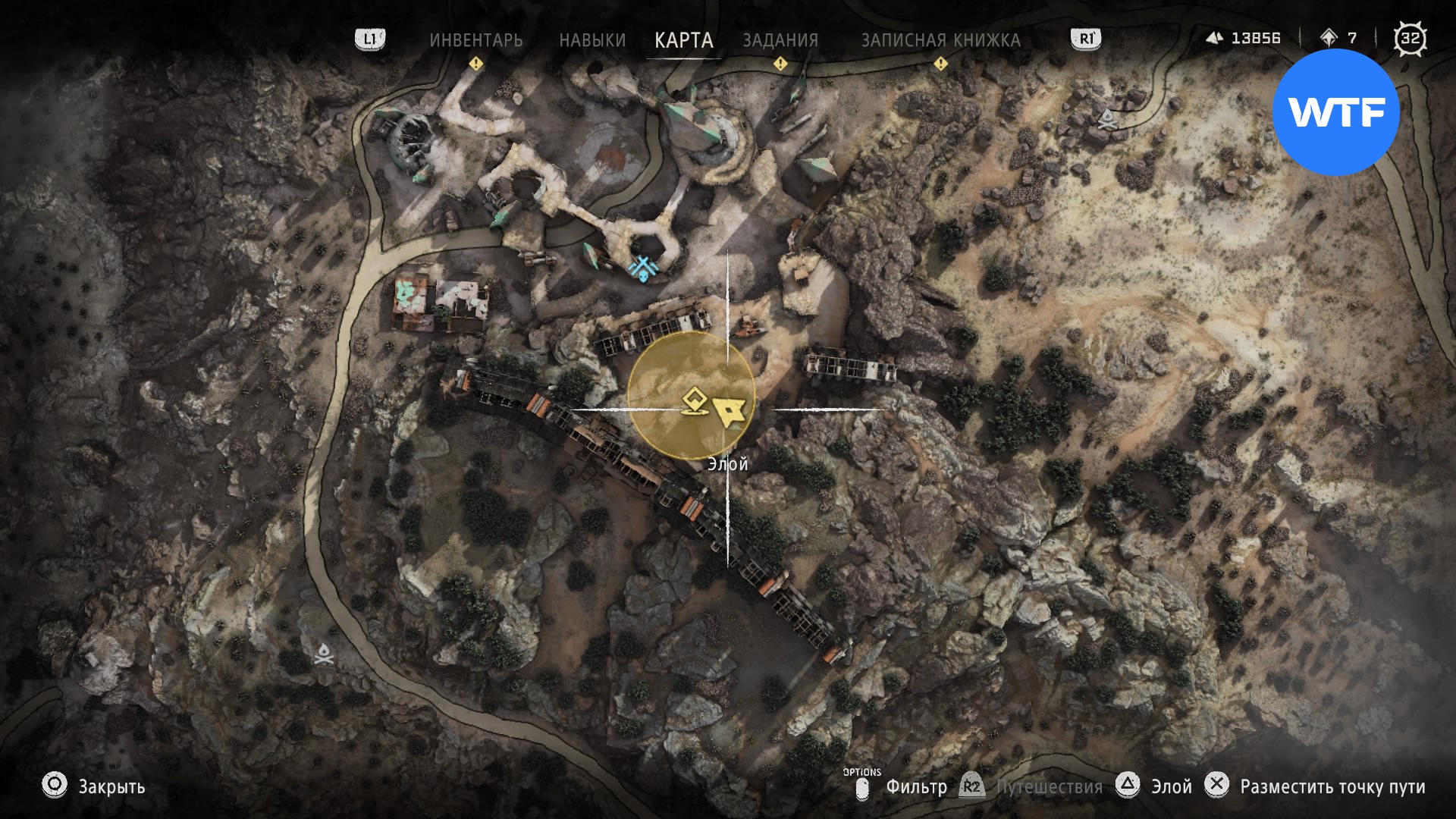Open the Навыки skills tab
1456x819 pixels.
point(592,40)
